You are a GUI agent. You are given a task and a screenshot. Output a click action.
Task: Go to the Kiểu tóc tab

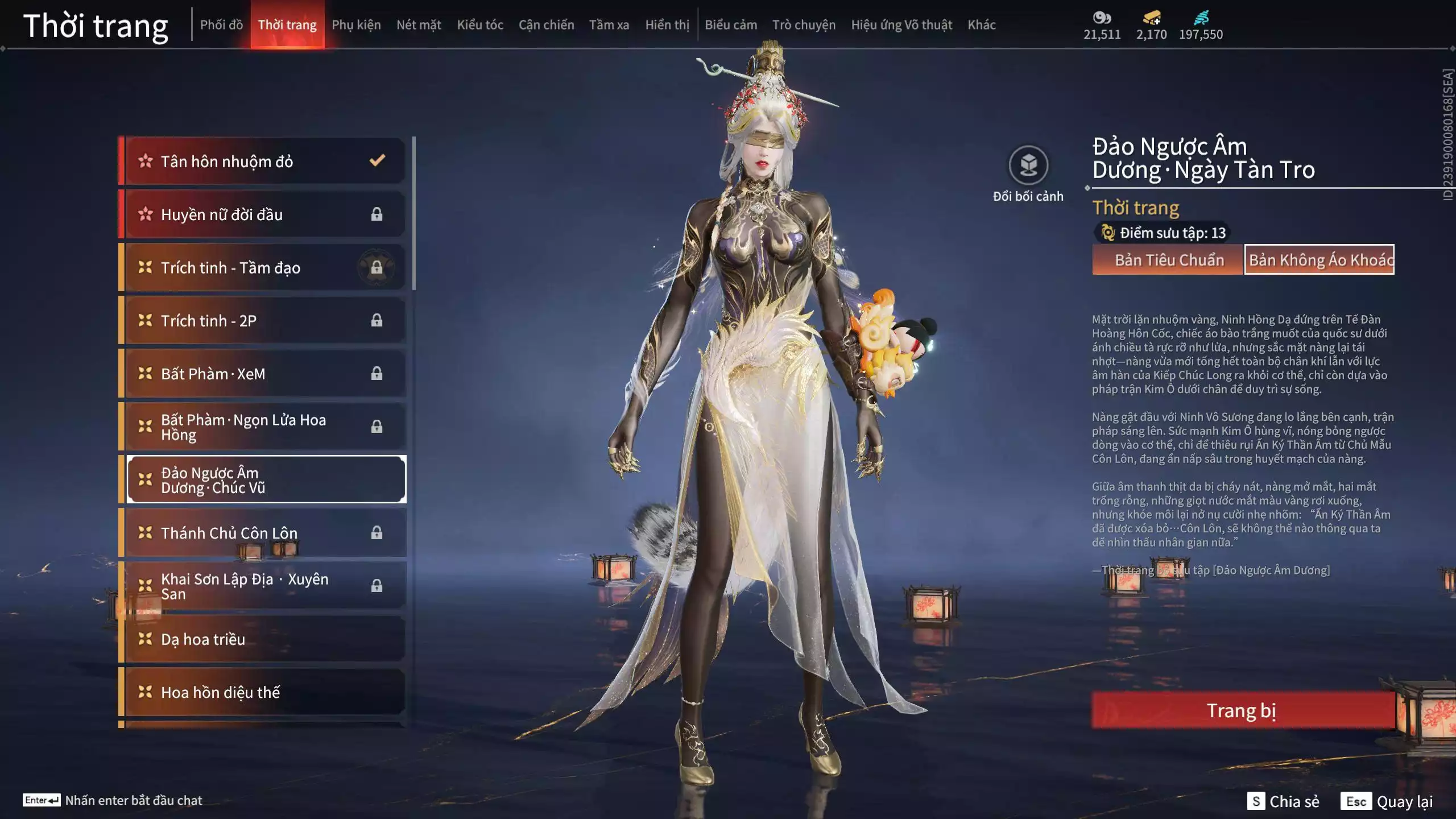[480, 25]
